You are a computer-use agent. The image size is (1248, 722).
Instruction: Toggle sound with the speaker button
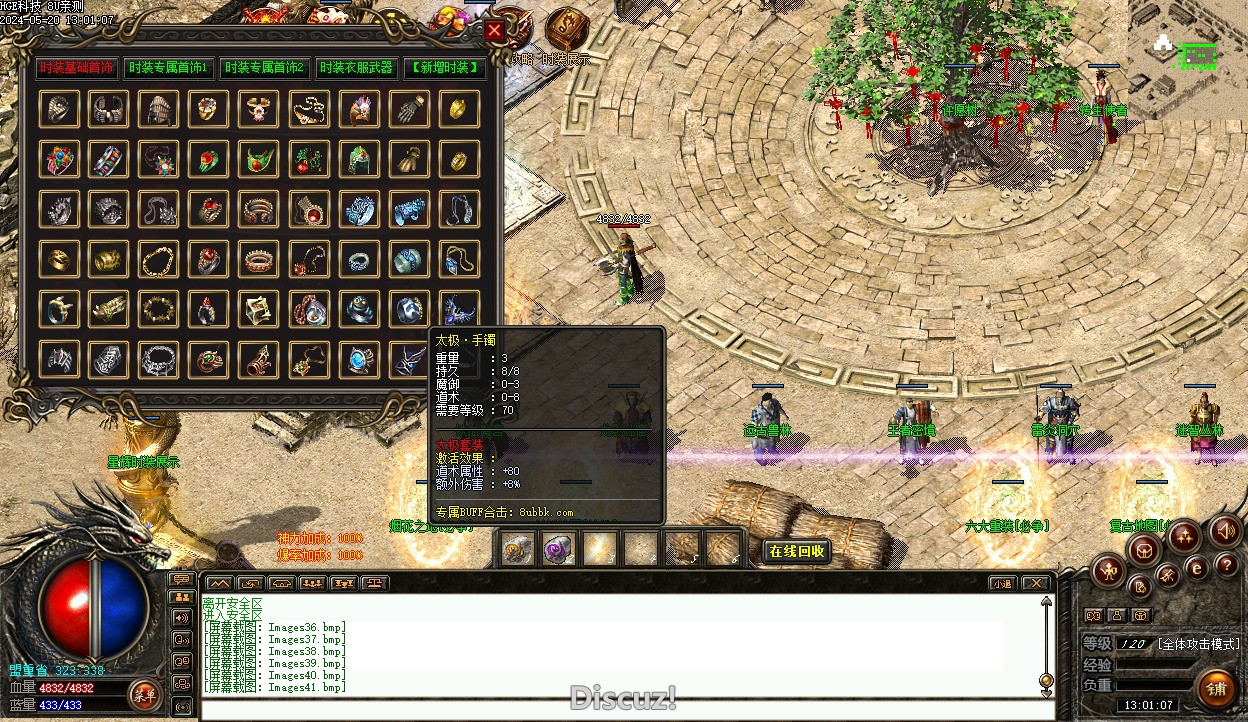(x=1225, y=530)
